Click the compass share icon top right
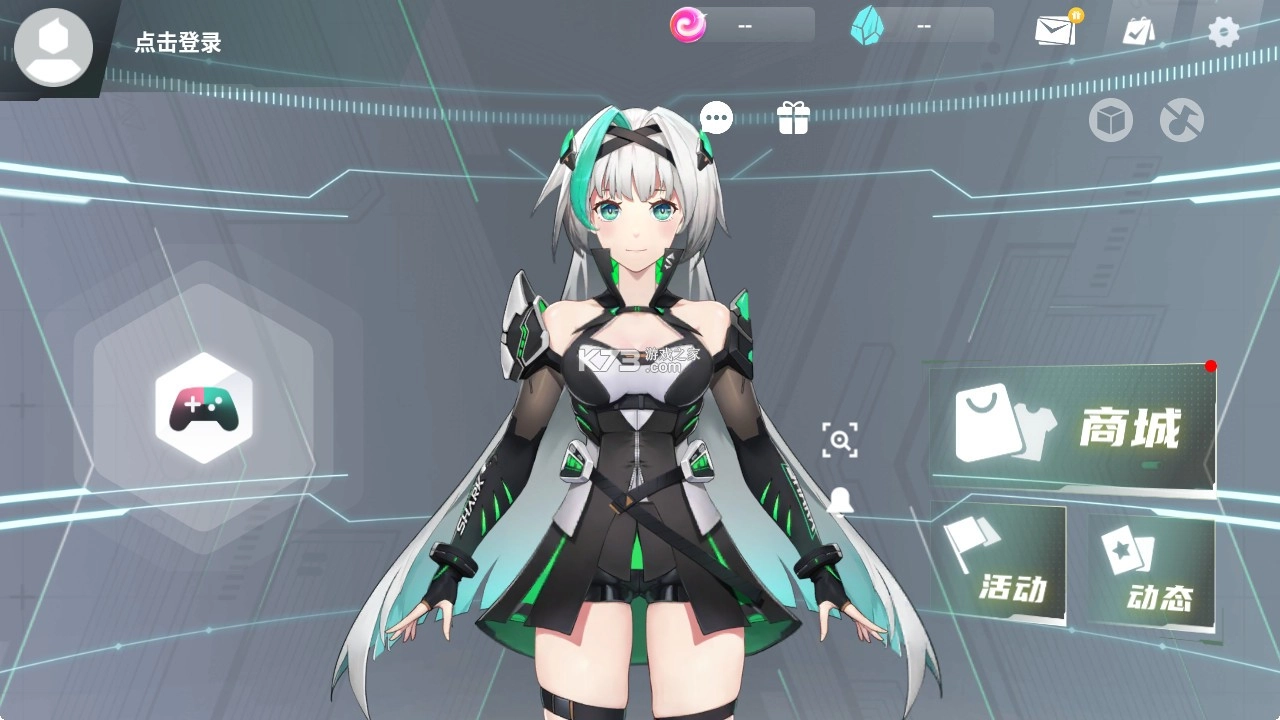The image size is (1280, 720). (1180, 121)
